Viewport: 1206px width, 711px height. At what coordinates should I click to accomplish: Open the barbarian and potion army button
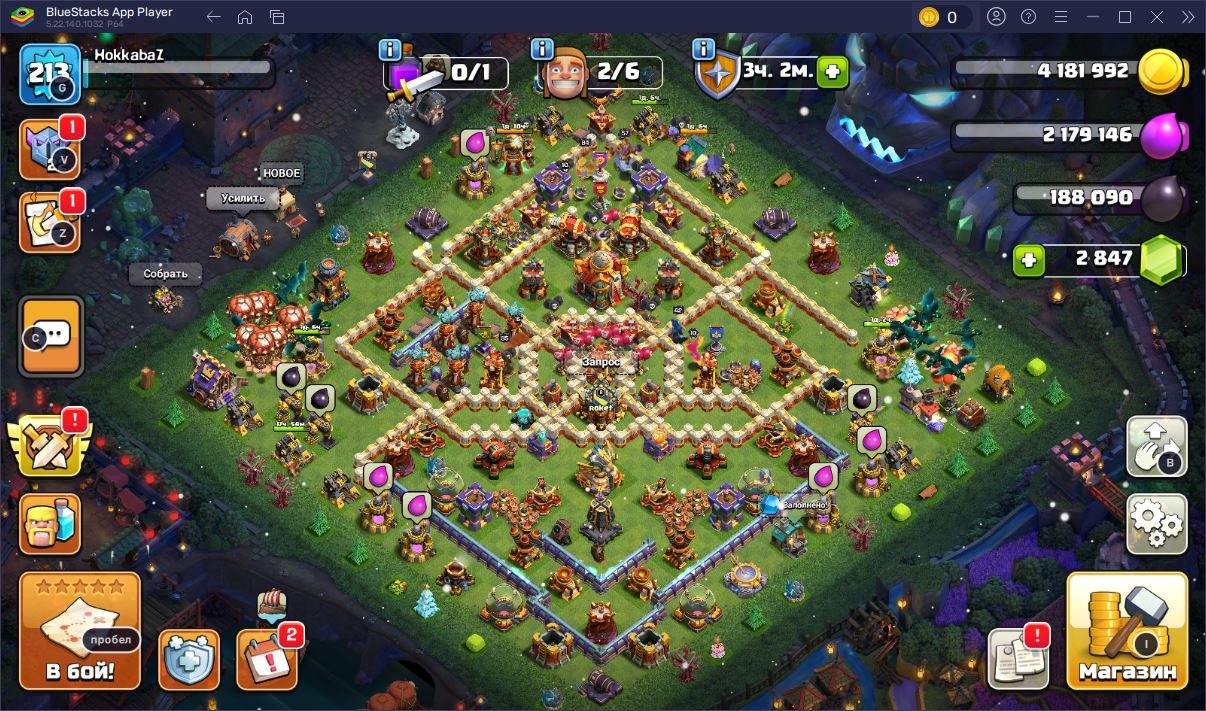(50, 523)
